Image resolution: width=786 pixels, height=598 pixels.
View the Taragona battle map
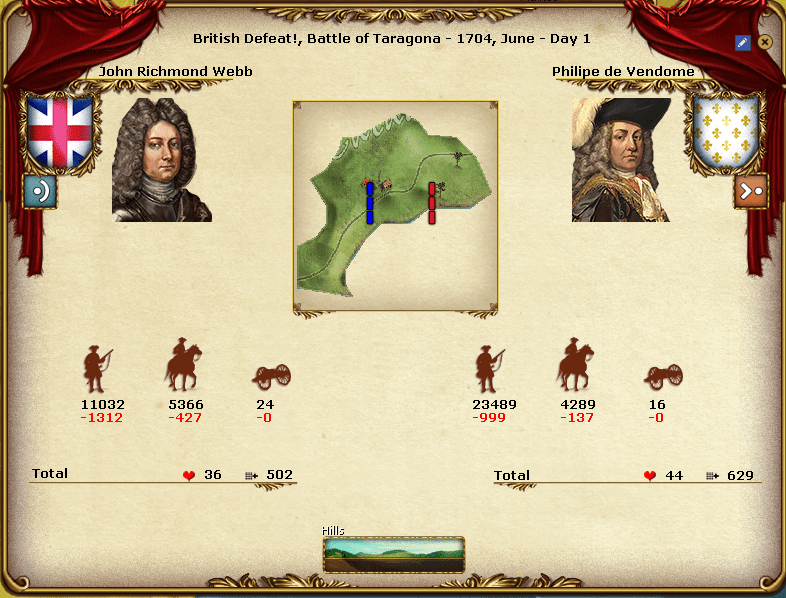[x=395, y=206]
